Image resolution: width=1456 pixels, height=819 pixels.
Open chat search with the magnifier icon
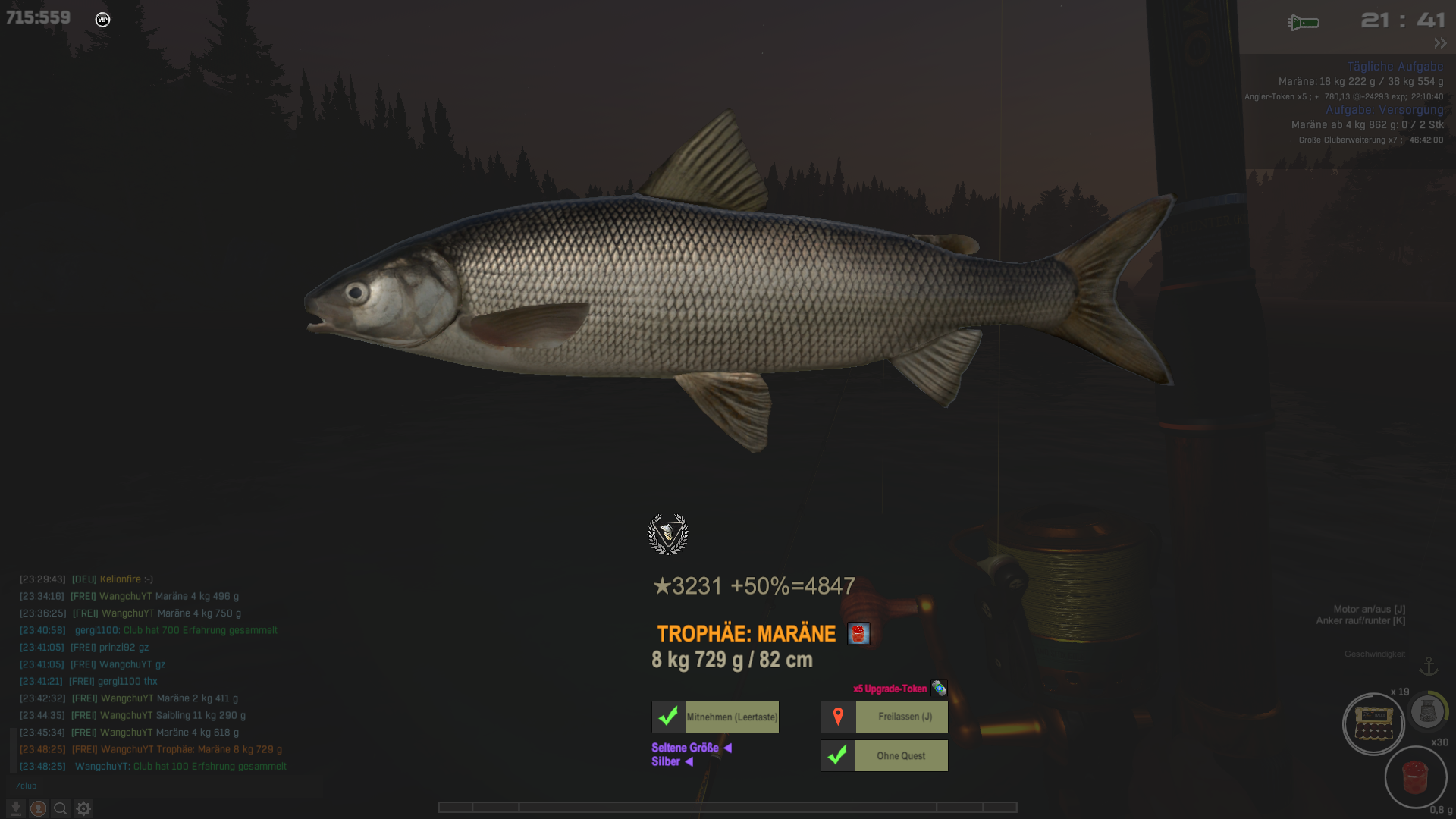[x=61, y=808]
